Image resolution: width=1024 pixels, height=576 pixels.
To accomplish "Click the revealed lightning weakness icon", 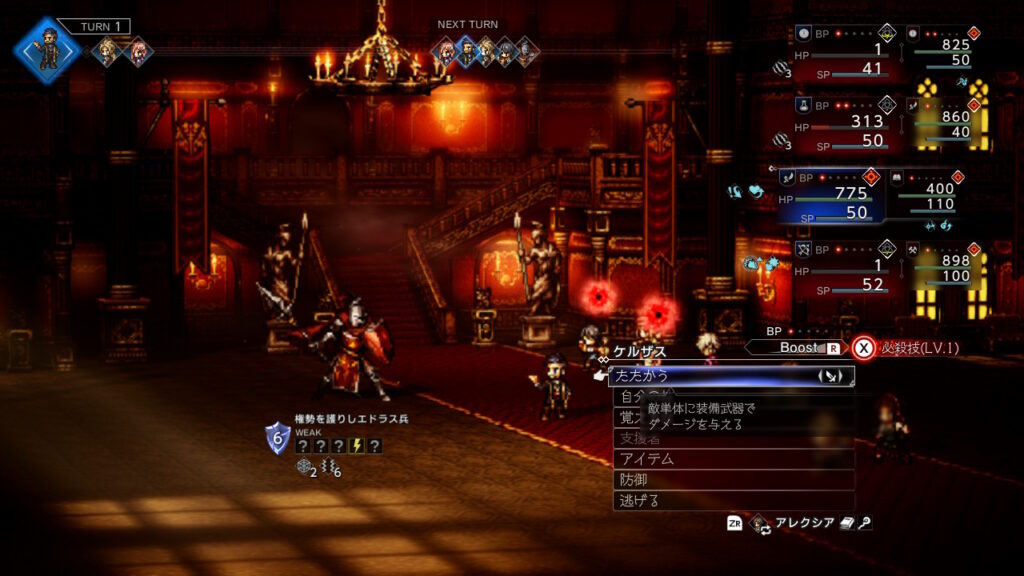I will 356,446.
